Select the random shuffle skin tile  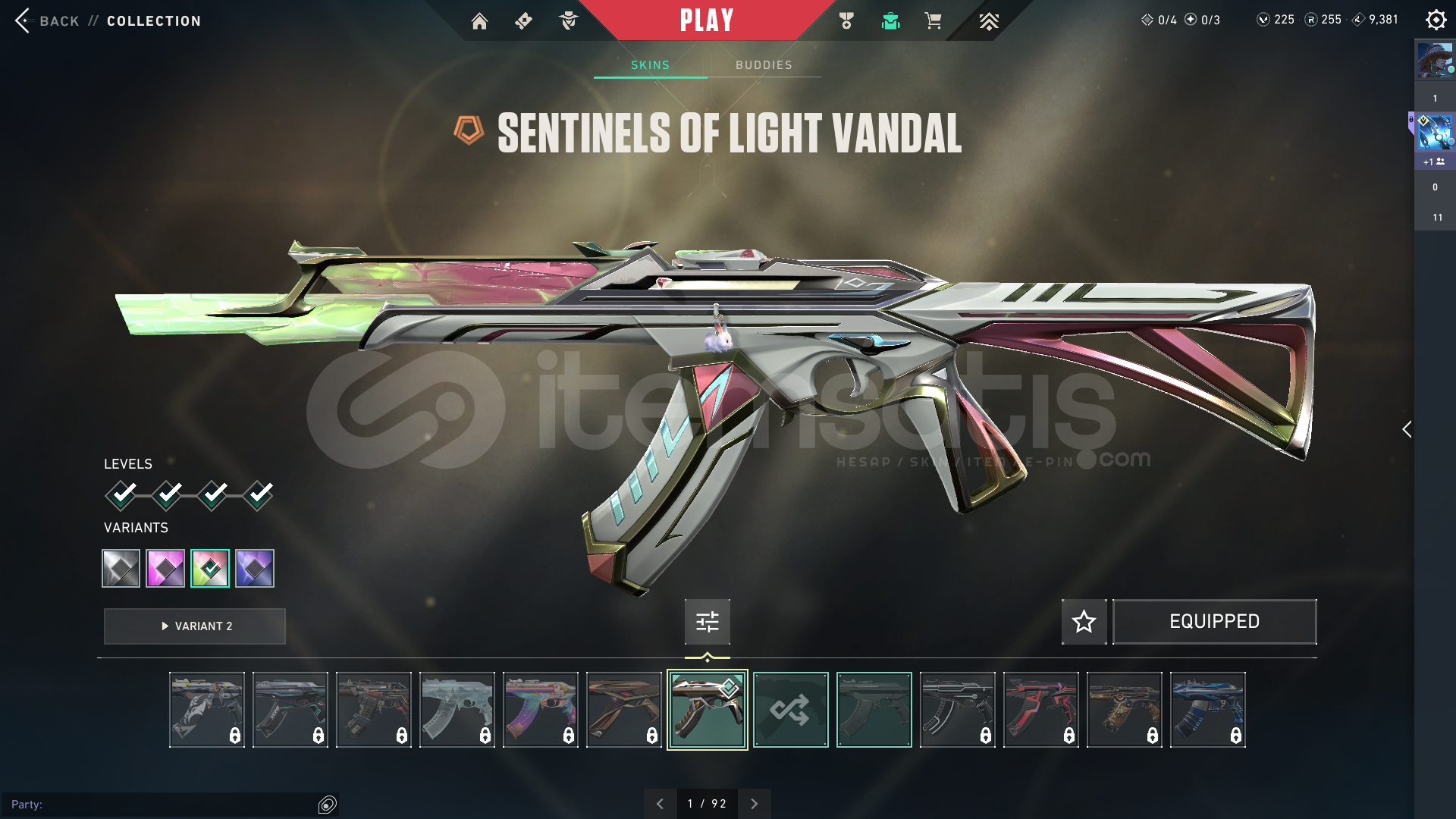tap(790, 710)
